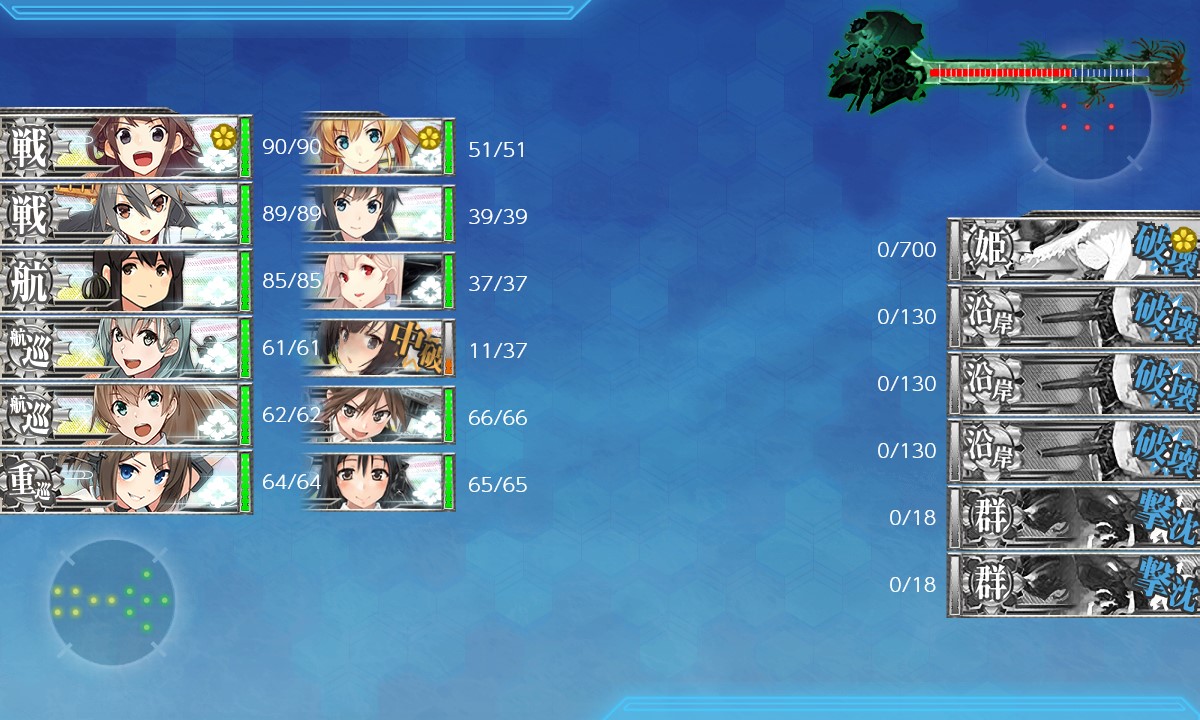Select the moderately damaged 中破 ship banner

(x=378, y=348)
